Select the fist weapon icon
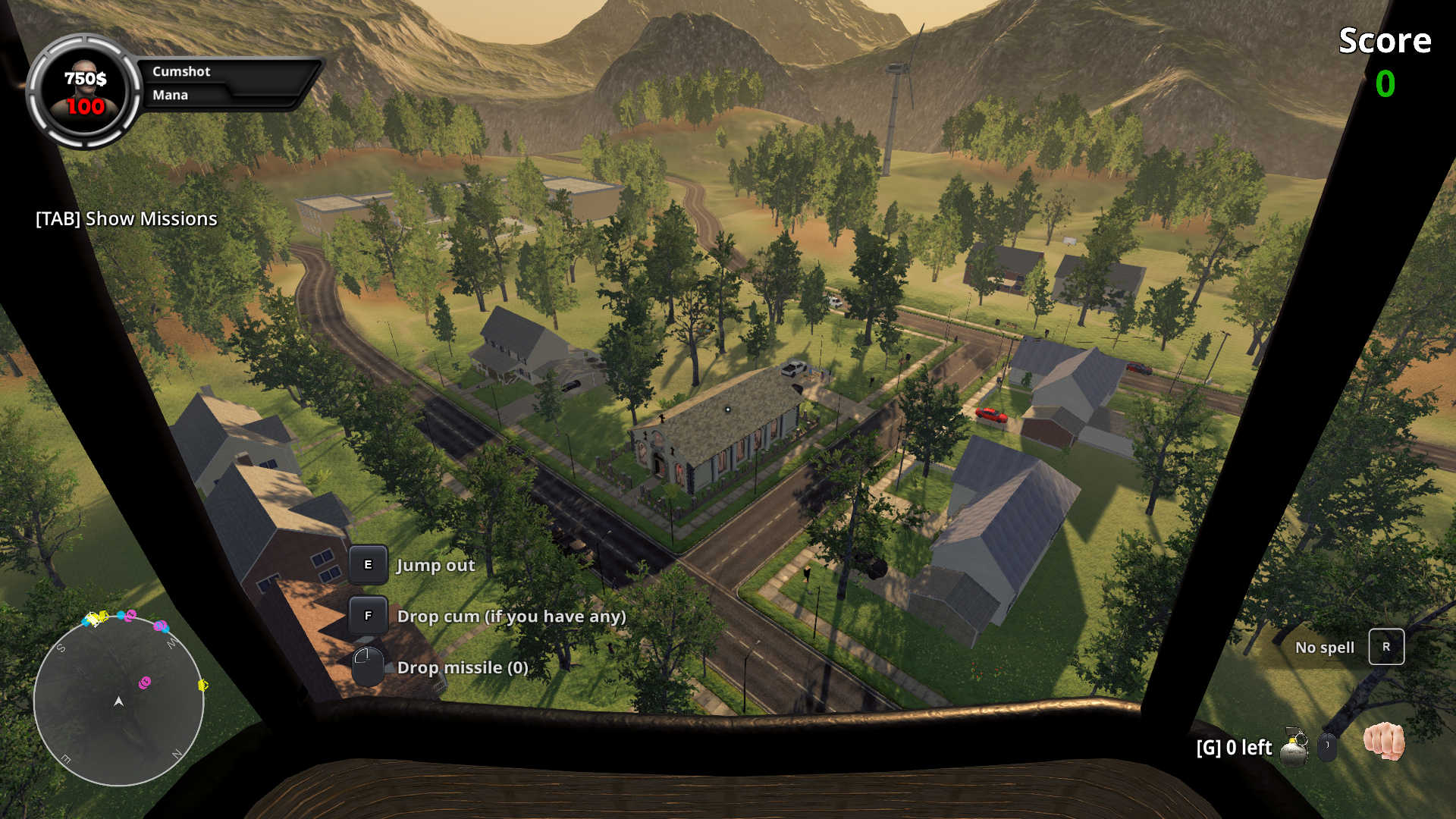Image resolution: width=1456 pixels, height=819 pixels. 1384,741
